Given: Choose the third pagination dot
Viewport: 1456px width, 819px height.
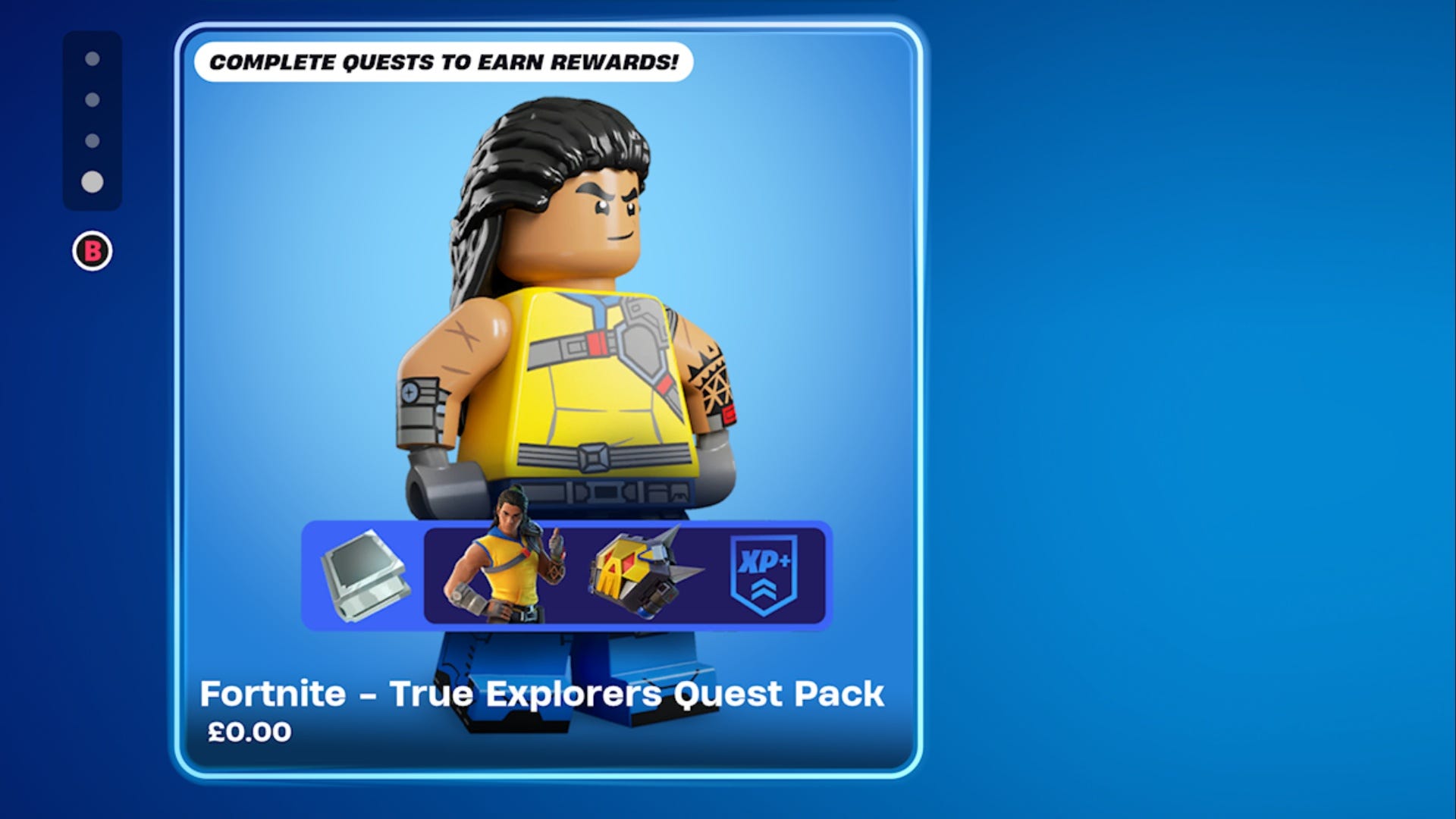Looking at the screenshot, I should [x=93, y=139].
